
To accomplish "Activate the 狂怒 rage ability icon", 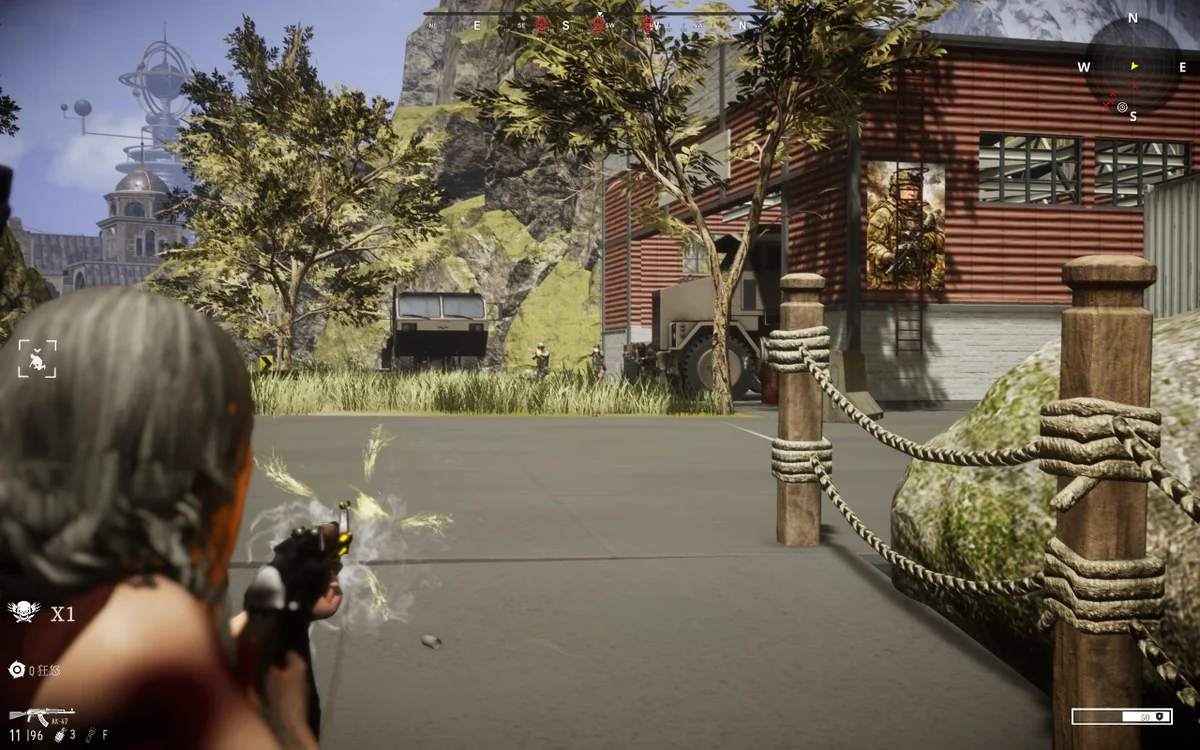I will coord(16,670).
